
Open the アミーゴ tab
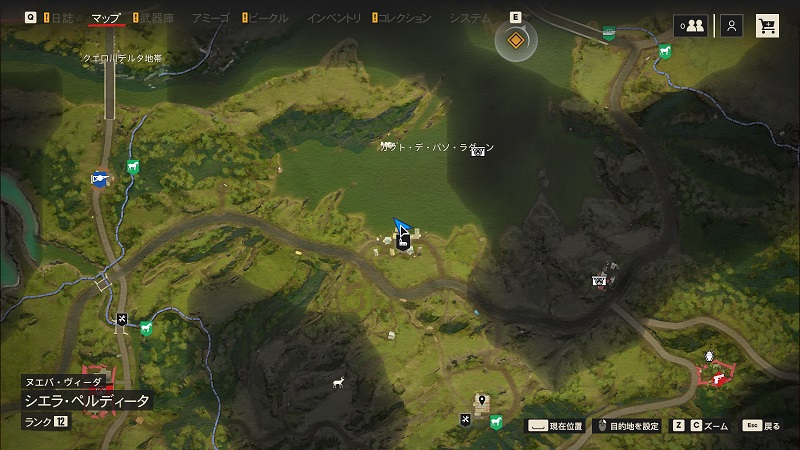(x=211, y=18)
